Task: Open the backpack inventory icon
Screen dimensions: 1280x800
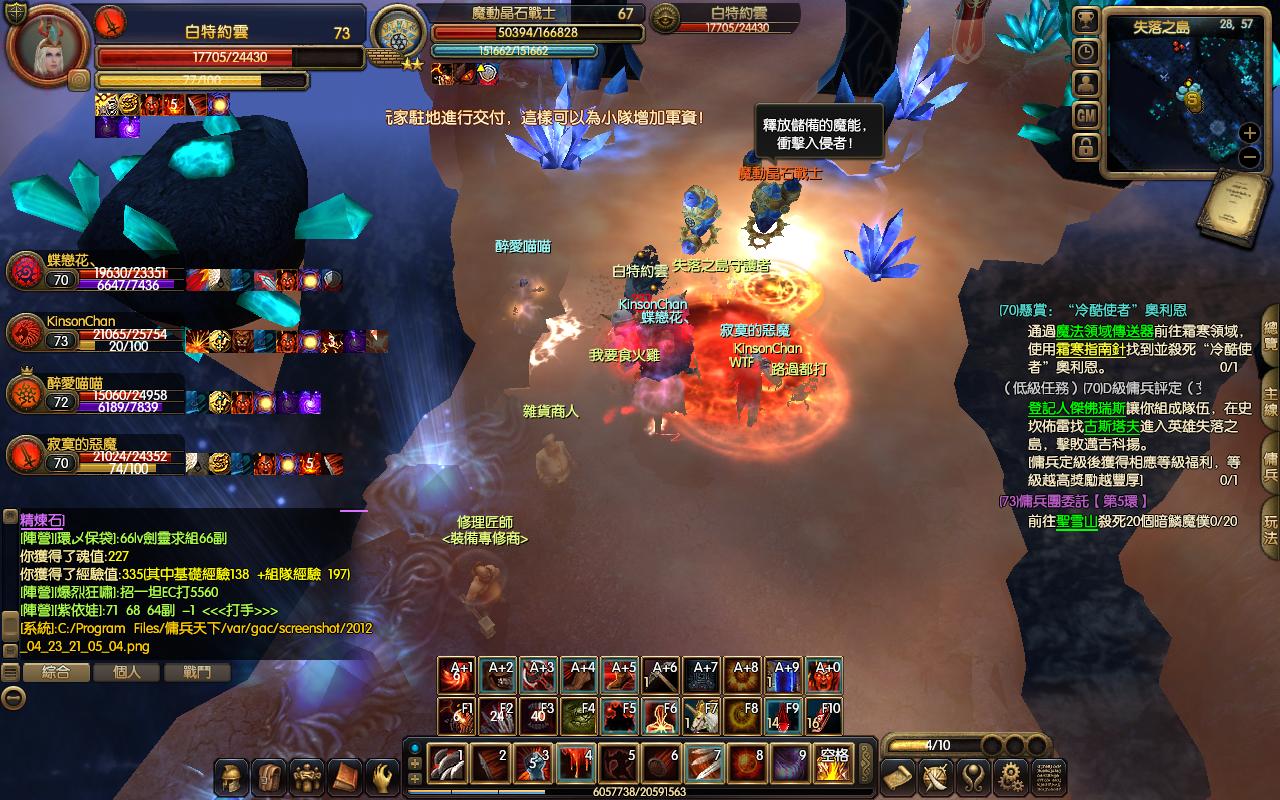Action: [x=270, y=777]
